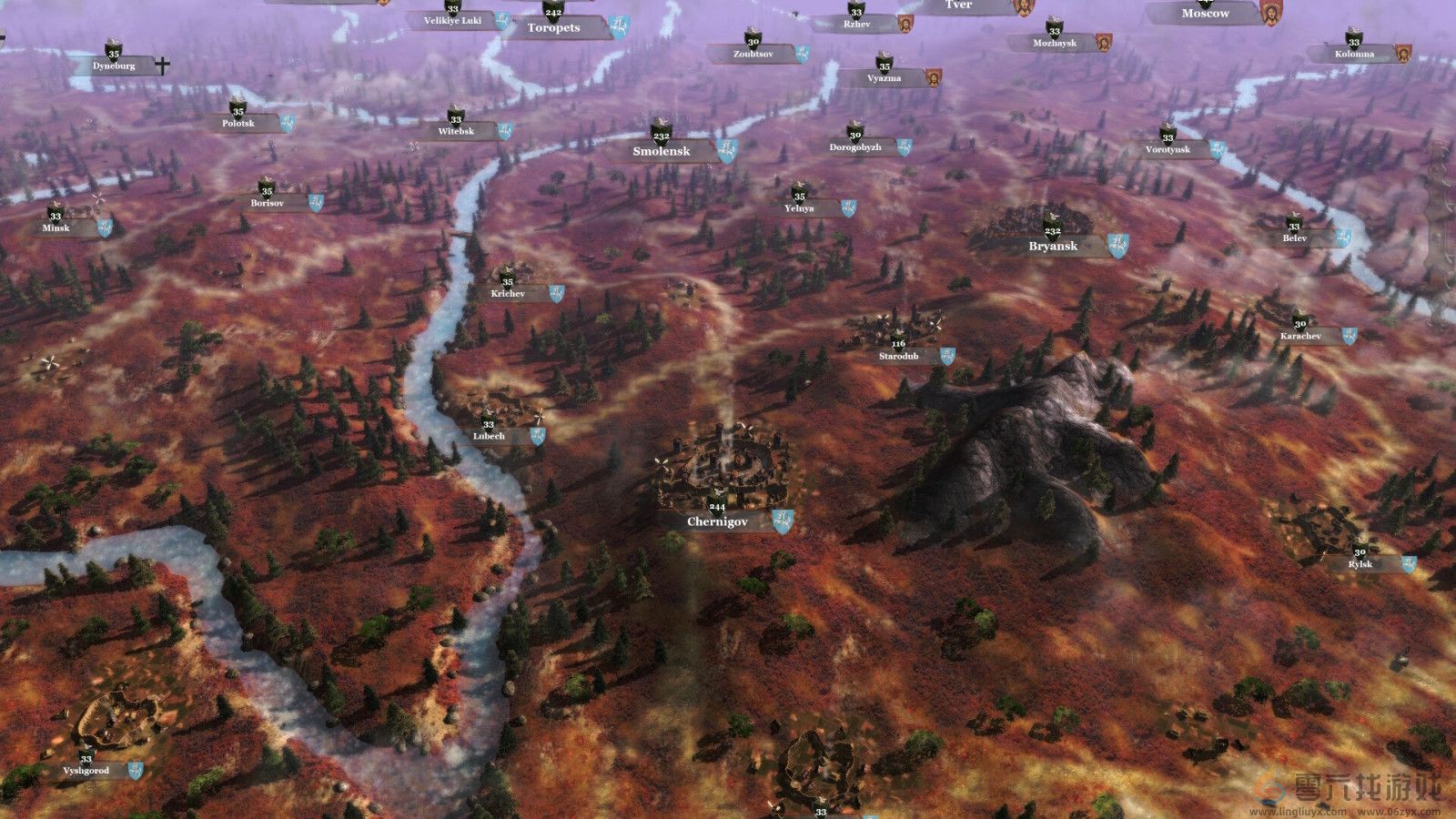The width and height of the screenshot is (1456, 819).
Task: Select the Lubech town label
Action: point(489,437)
